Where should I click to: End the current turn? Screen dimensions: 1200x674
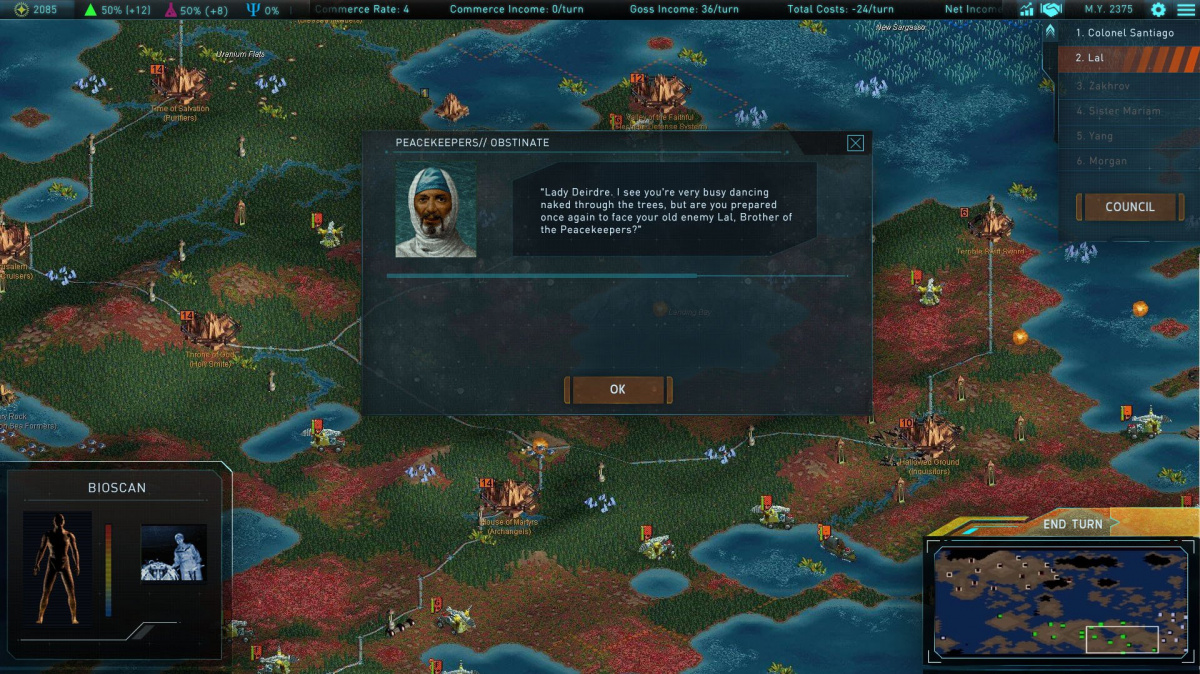coord(1073,524)
